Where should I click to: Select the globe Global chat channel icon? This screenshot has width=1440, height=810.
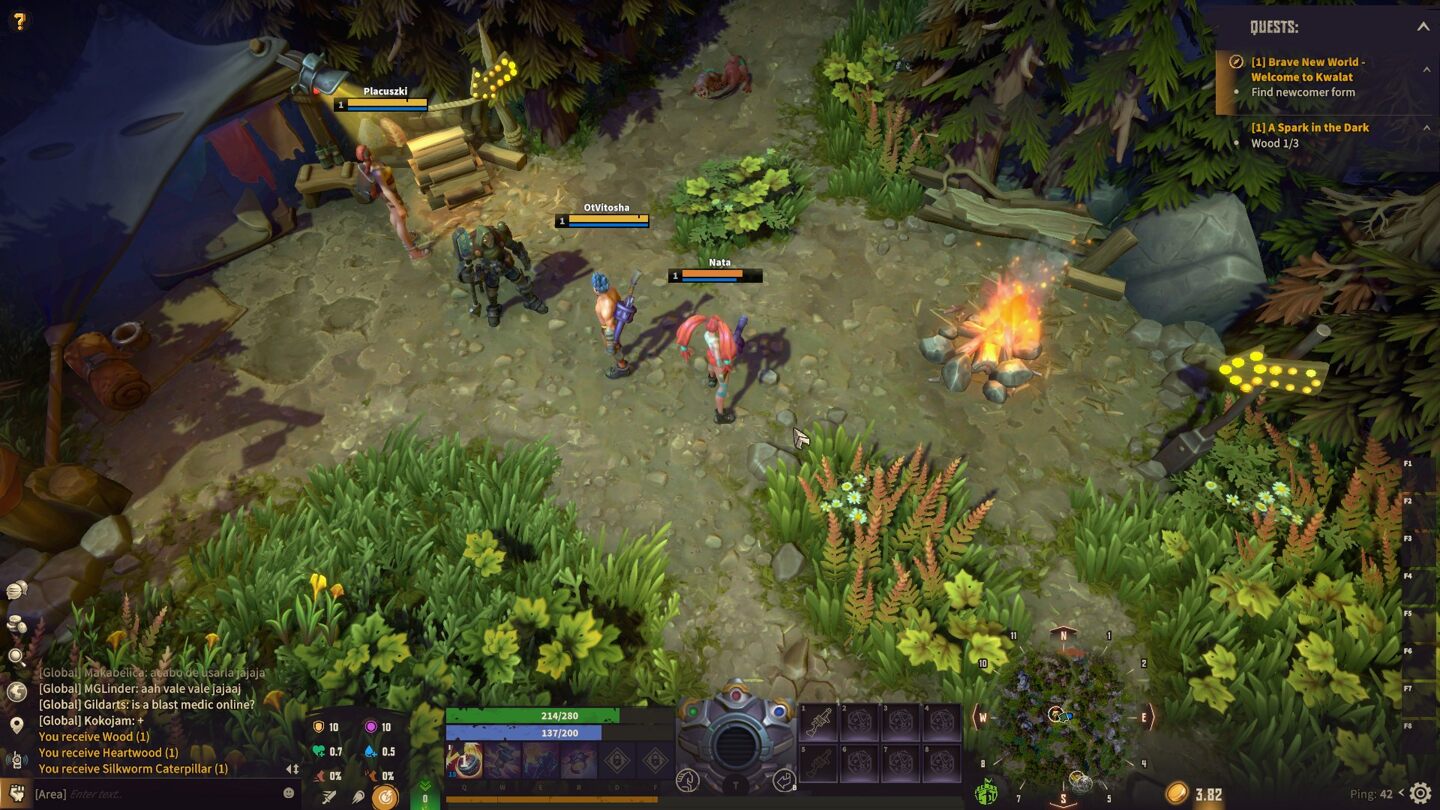click(16, 691)
